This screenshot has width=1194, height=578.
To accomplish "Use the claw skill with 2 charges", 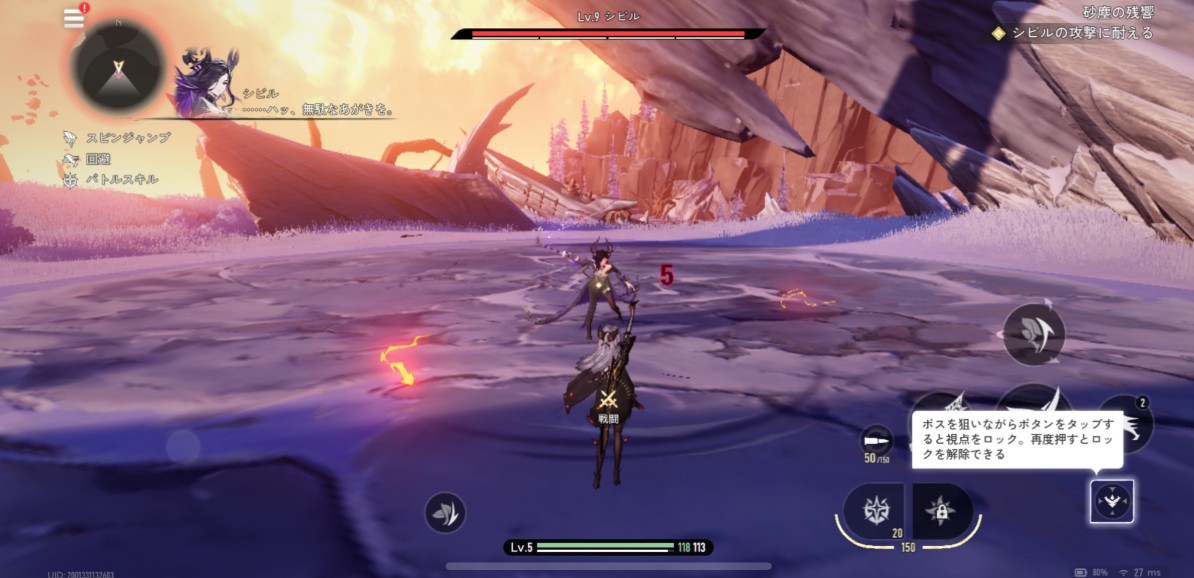I will (x=1128, y=424).
